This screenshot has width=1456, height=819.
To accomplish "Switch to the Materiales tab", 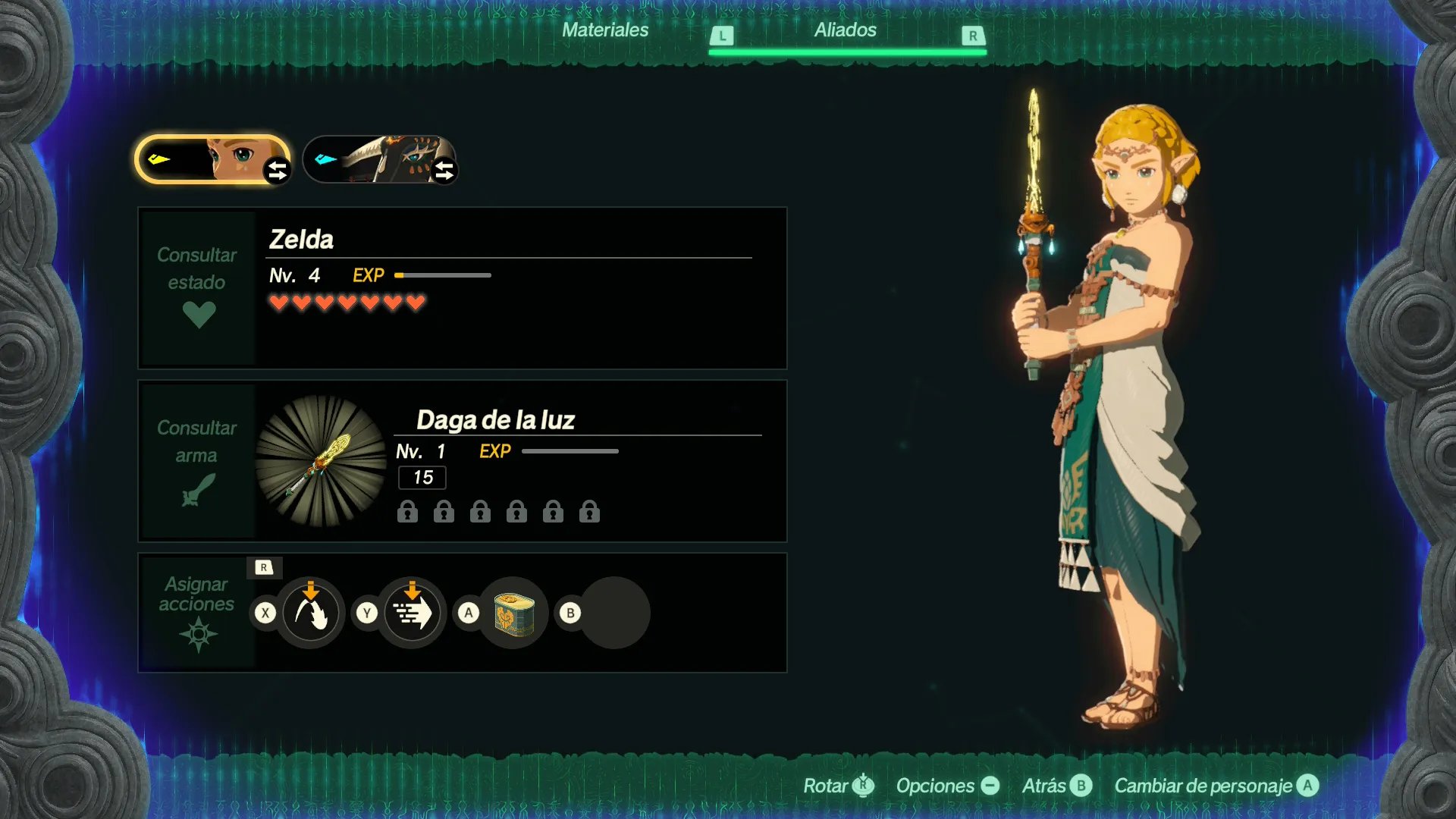I will pos(605,30).
